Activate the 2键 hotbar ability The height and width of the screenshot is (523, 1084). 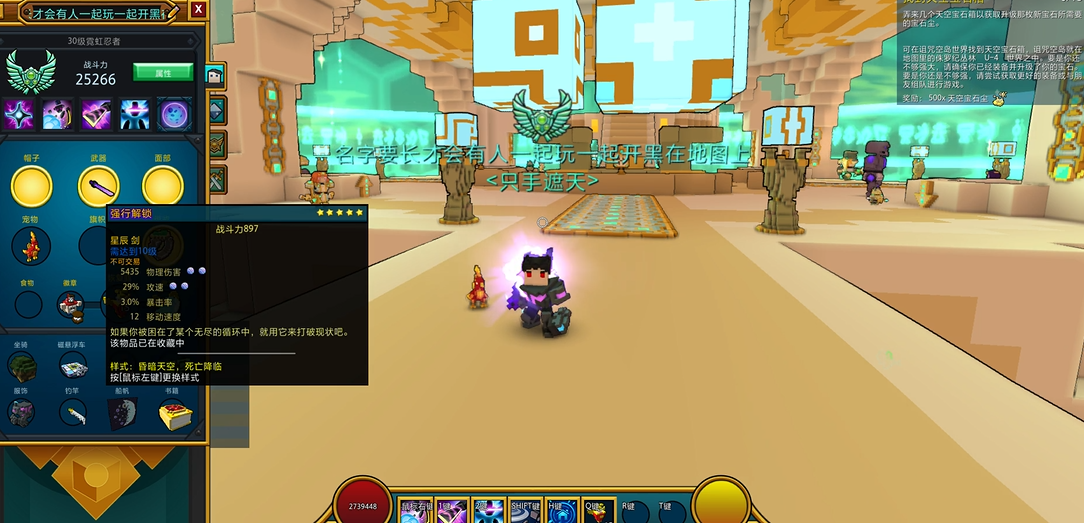tap(487, 510)
